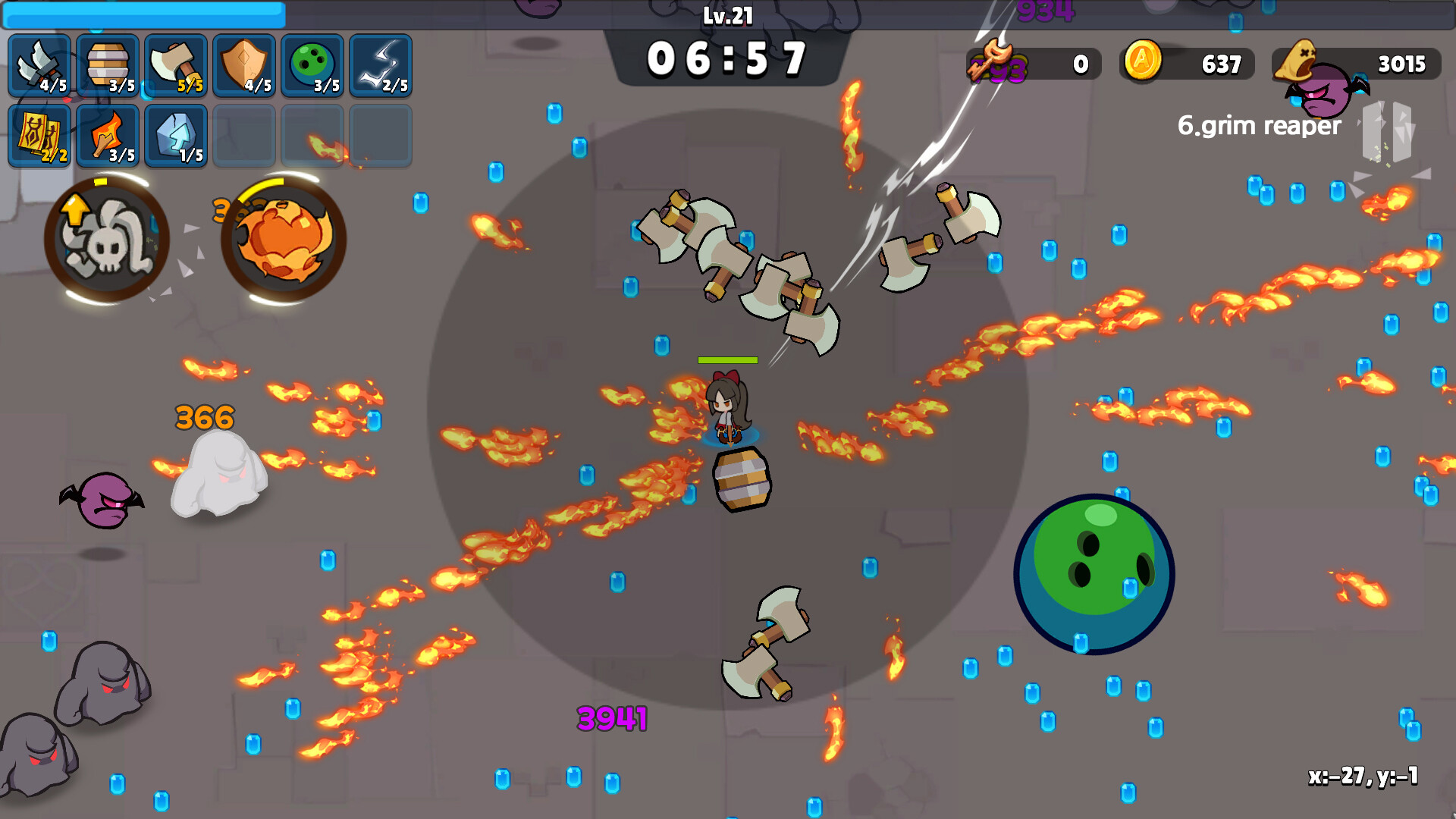Click the maxed axe skill icon 5/5
The height and width of the screenshot is (819, 1456).
coord(175,64)
